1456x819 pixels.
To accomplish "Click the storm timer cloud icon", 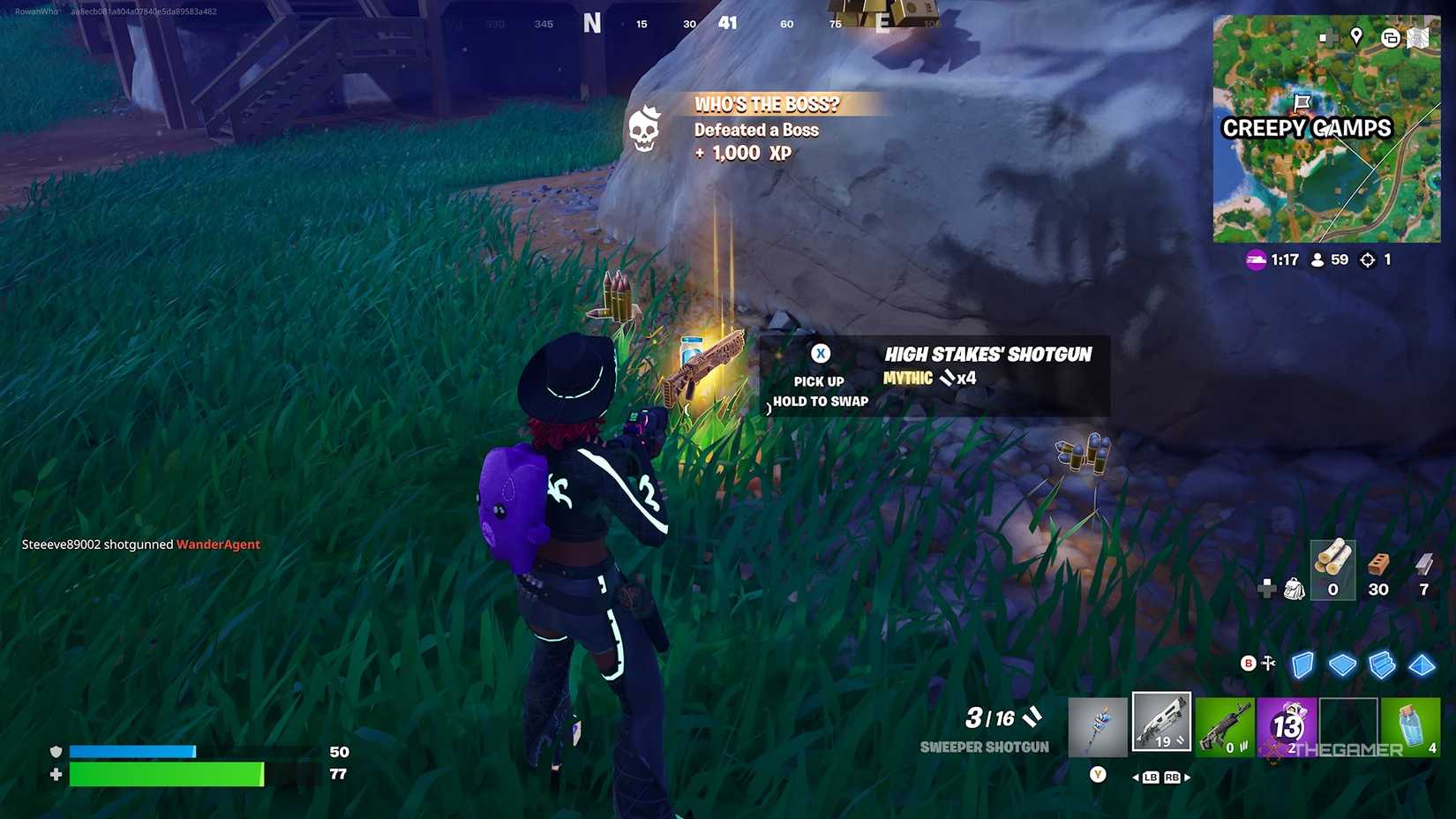I will tap(1257, 260).
